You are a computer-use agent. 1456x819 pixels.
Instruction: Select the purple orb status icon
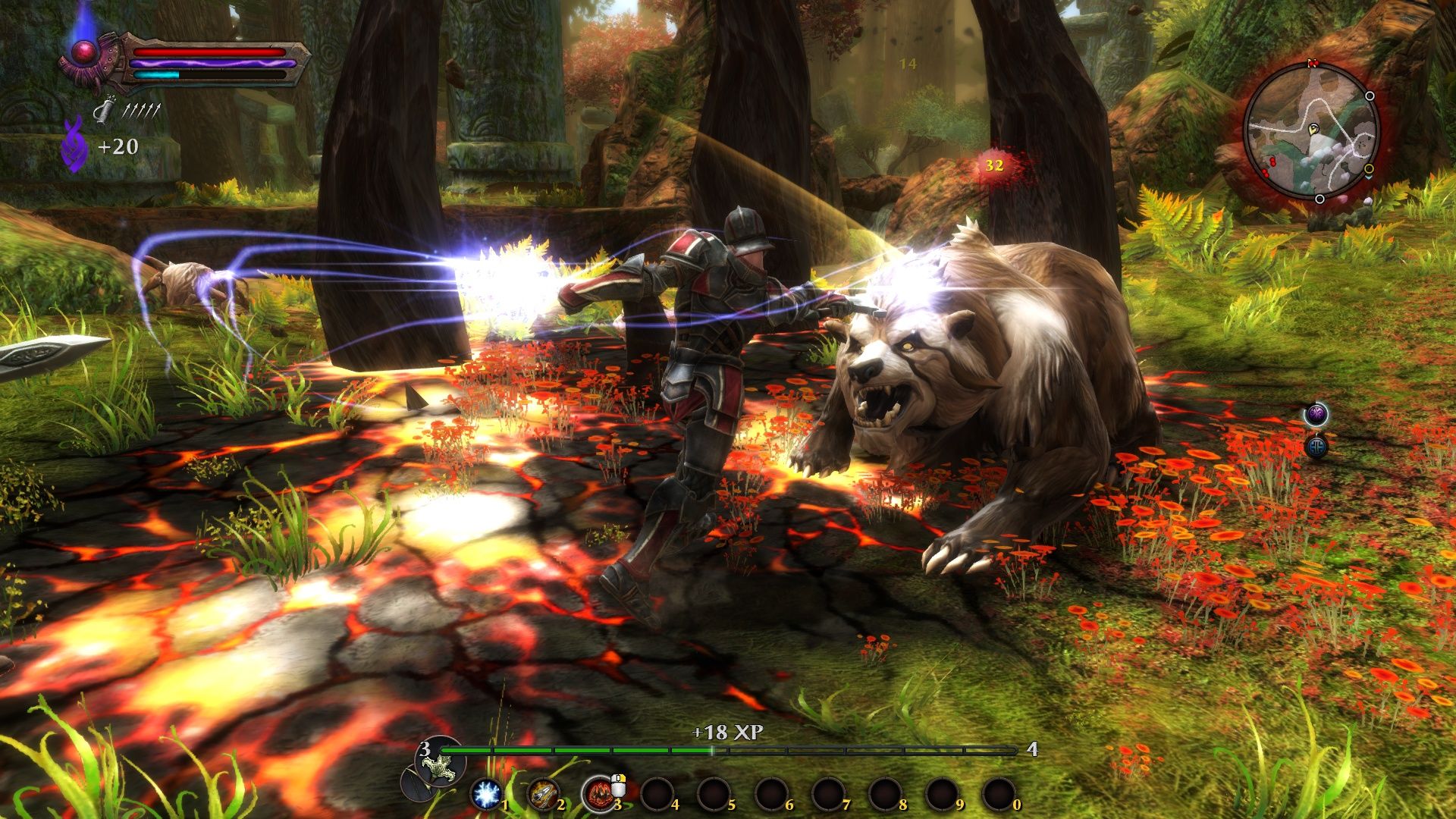click(1316, 414)
